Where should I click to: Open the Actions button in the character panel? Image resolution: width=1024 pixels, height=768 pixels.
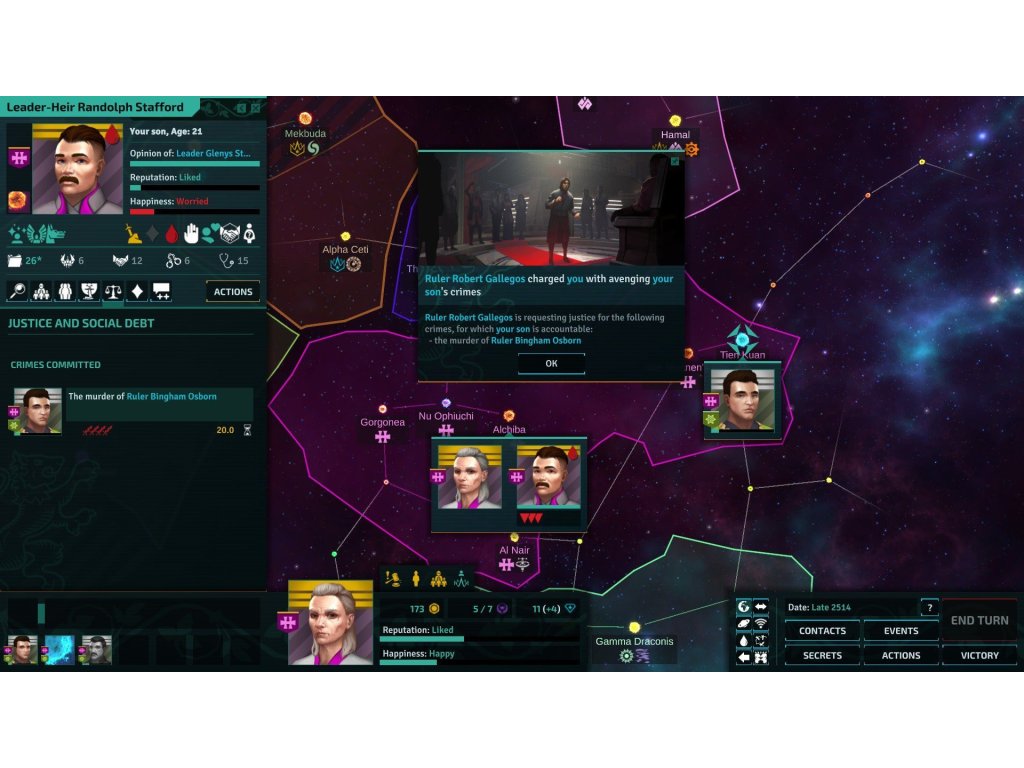tap(233, 292)
